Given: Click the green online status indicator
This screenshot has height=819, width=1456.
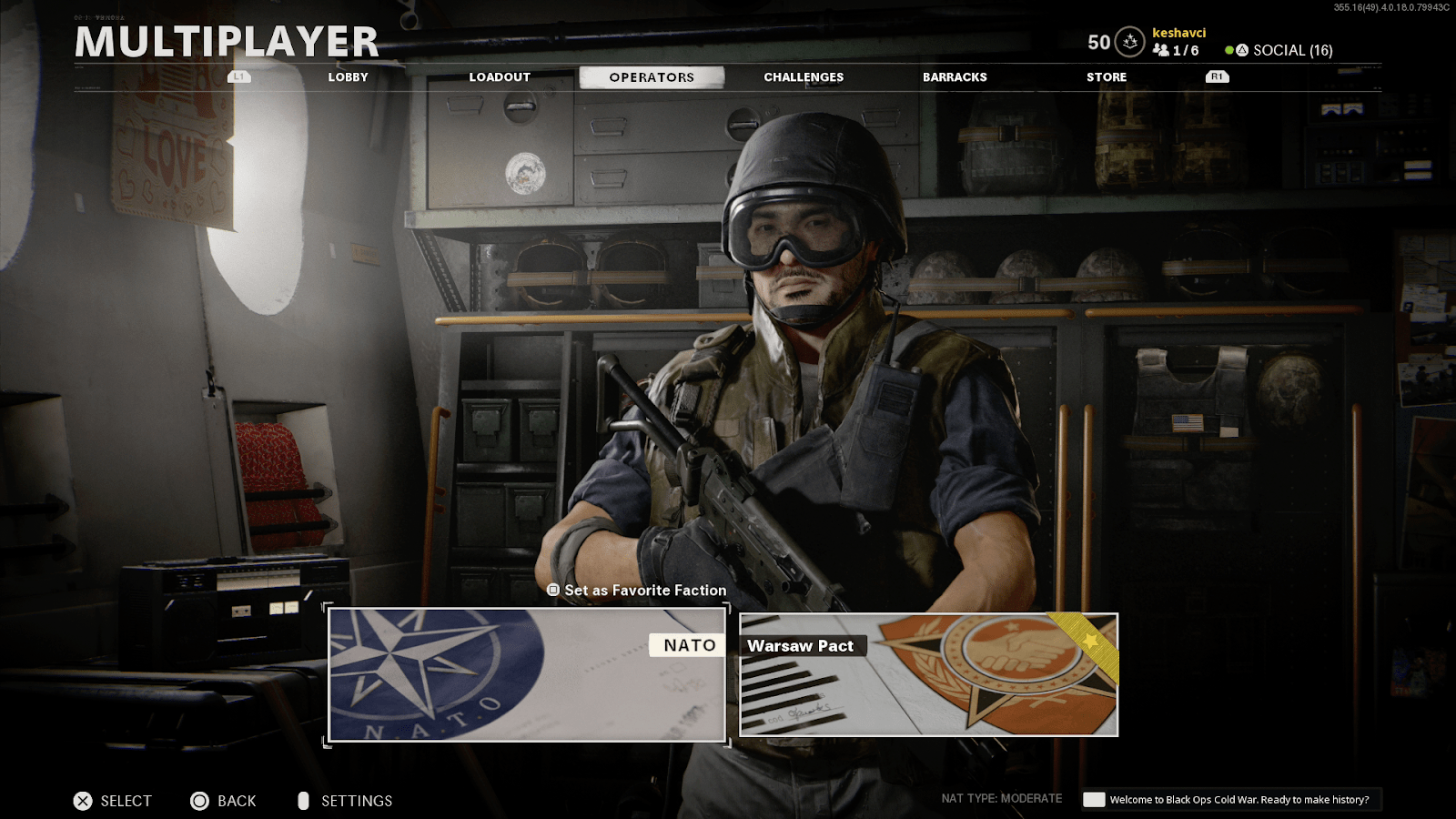Looking at the screenshot, I should click(1230, 51).
